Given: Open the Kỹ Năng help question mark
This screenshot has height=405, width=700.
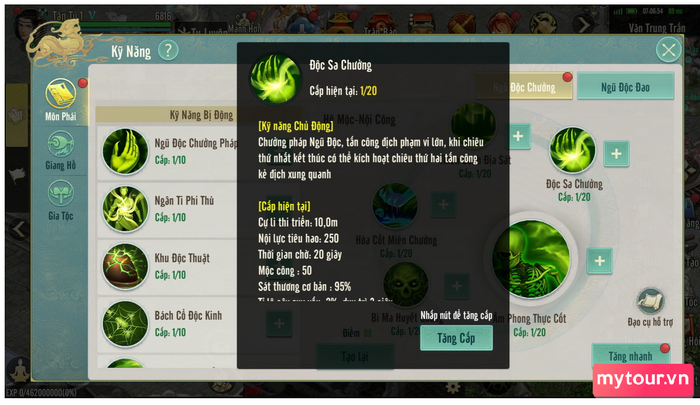Looking at the screenshot, I should tap(168, 50).
